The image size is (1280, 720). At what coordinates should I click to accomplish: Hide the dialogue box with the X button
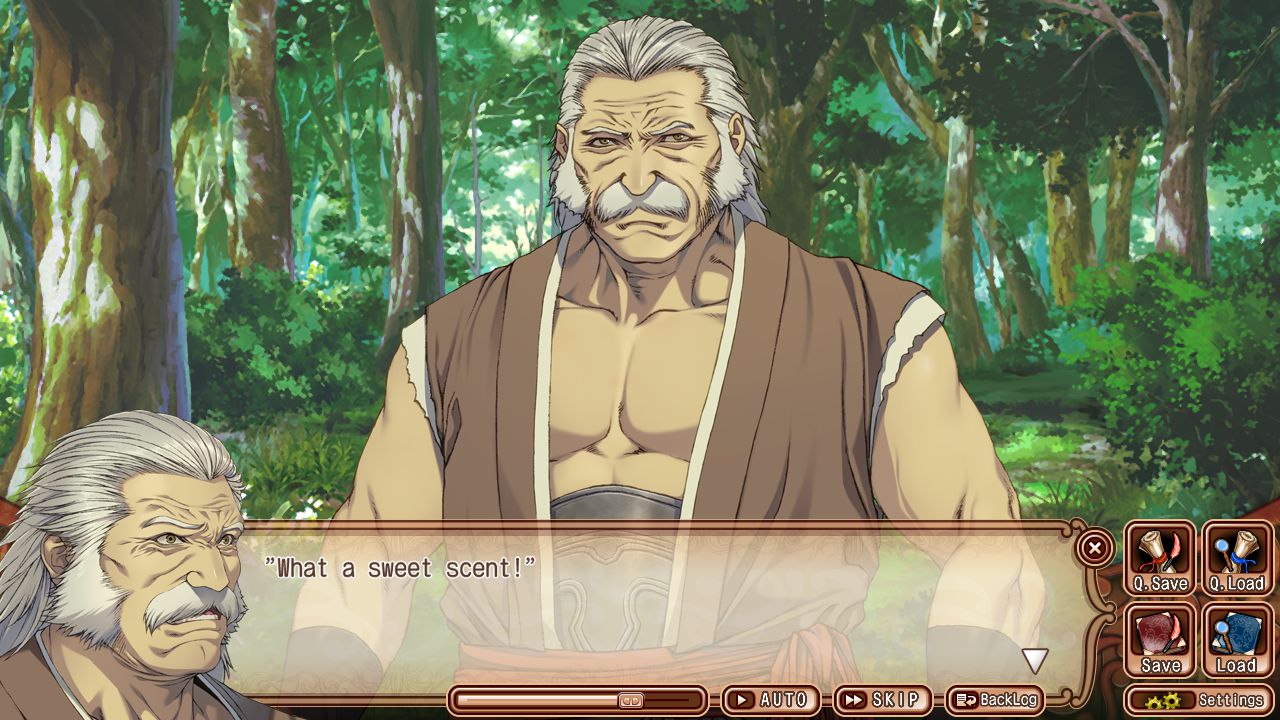click(x=1095, y=548)
